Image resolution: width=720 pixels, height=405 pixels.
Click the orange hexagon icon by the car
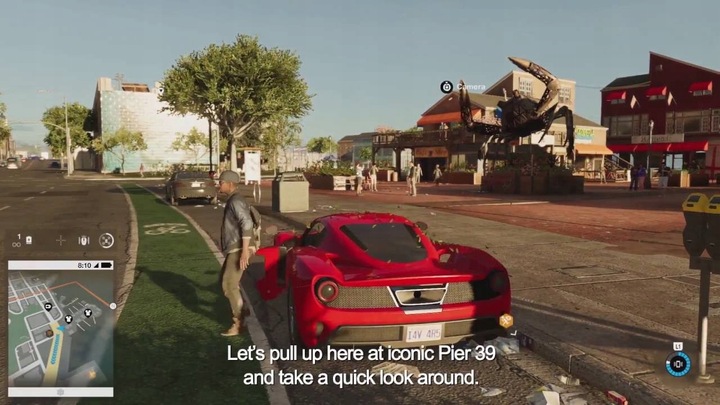click(506, 321)
